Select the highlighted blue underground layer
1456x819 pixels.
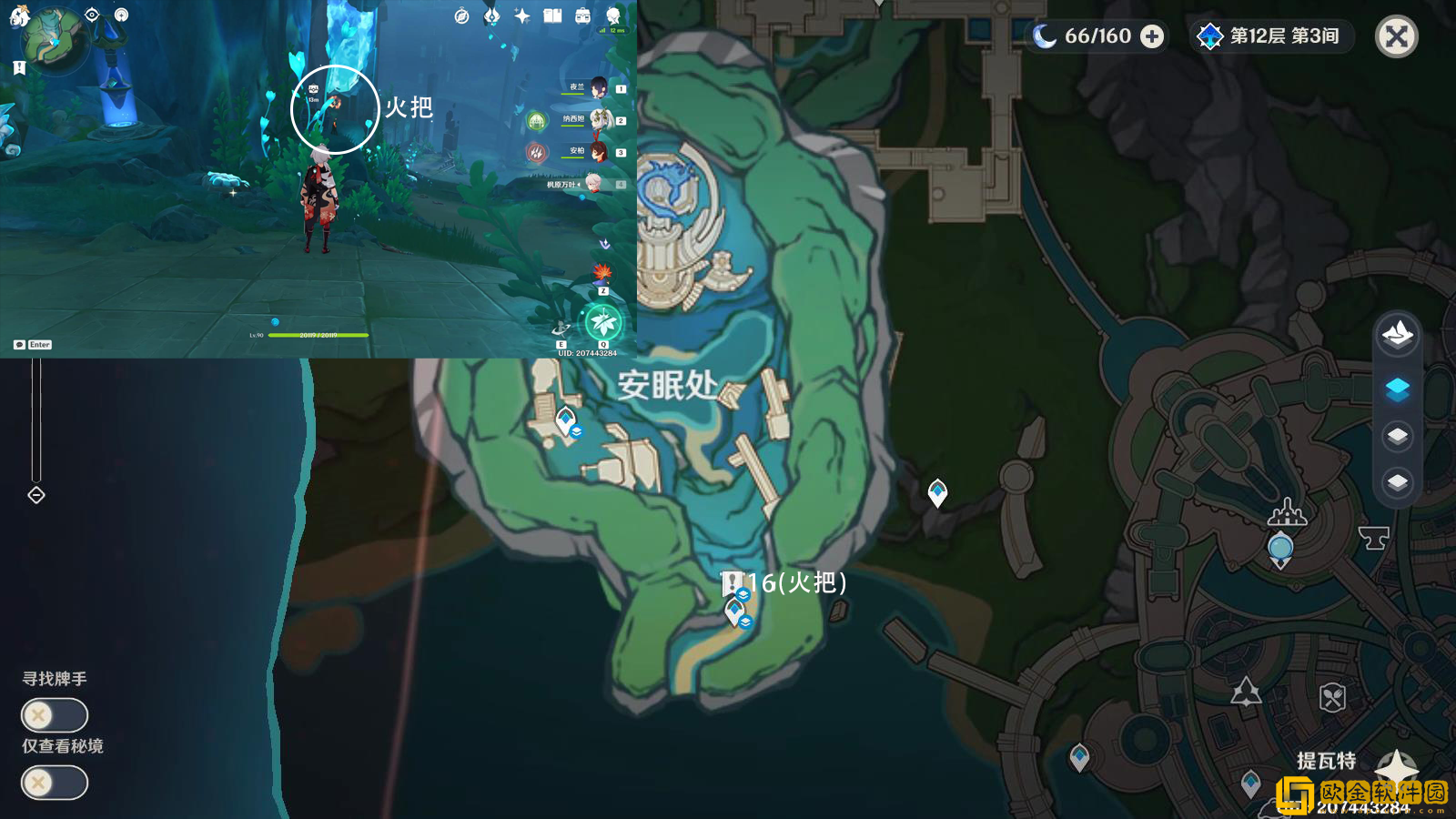1398,389
